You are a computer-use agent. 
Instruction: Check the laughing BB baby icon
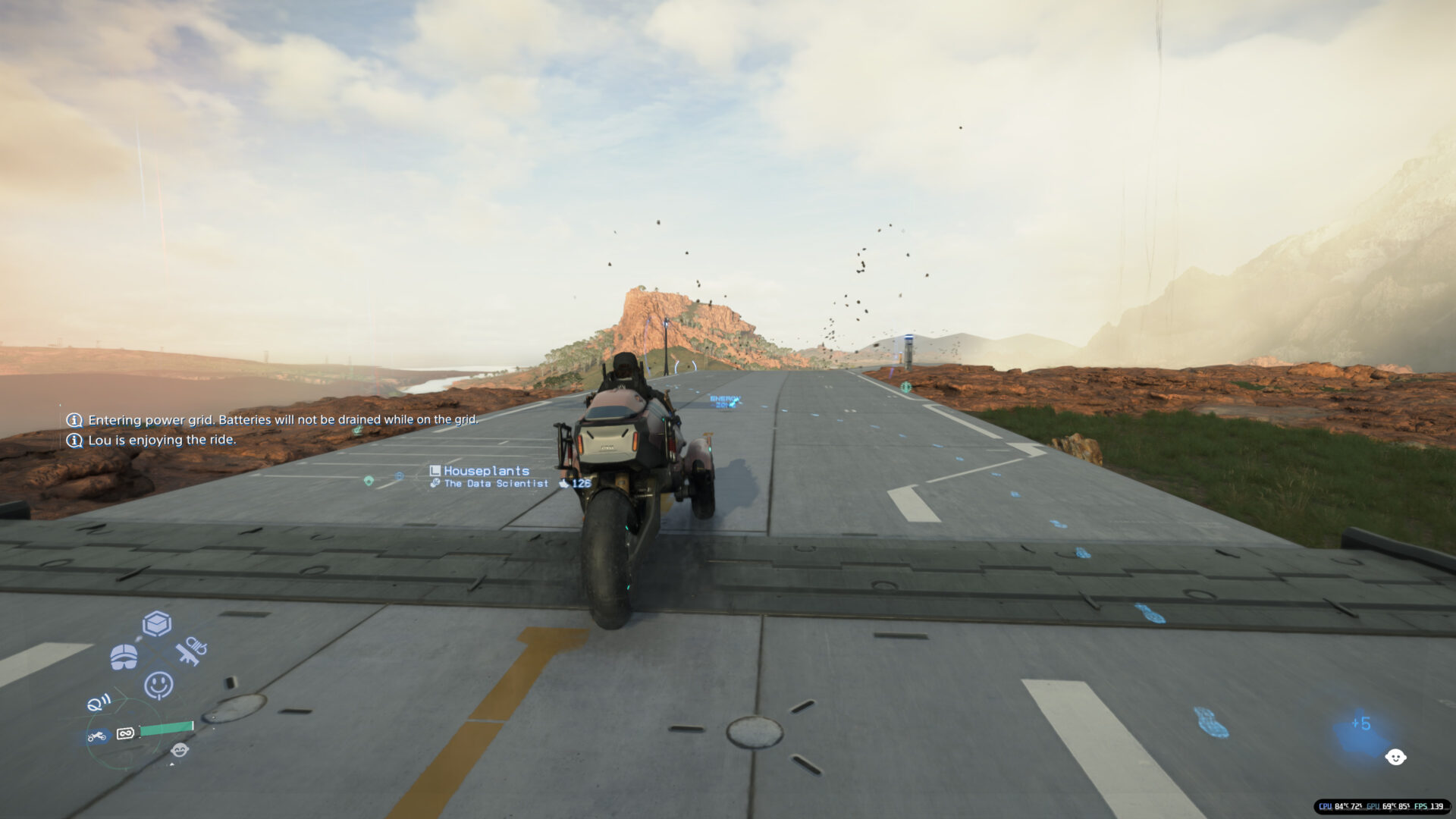click(x=180, y=750)
